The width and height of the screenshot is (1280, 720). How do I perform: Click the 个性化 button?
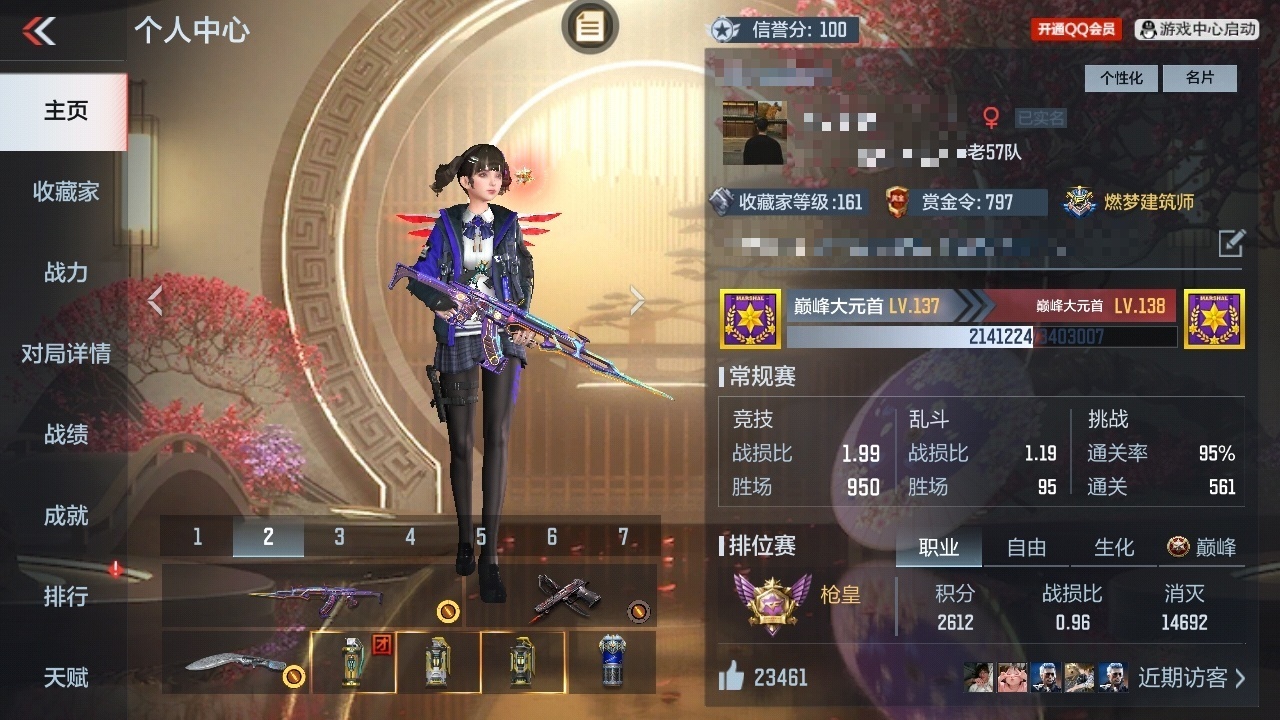tap(1121, 78)
